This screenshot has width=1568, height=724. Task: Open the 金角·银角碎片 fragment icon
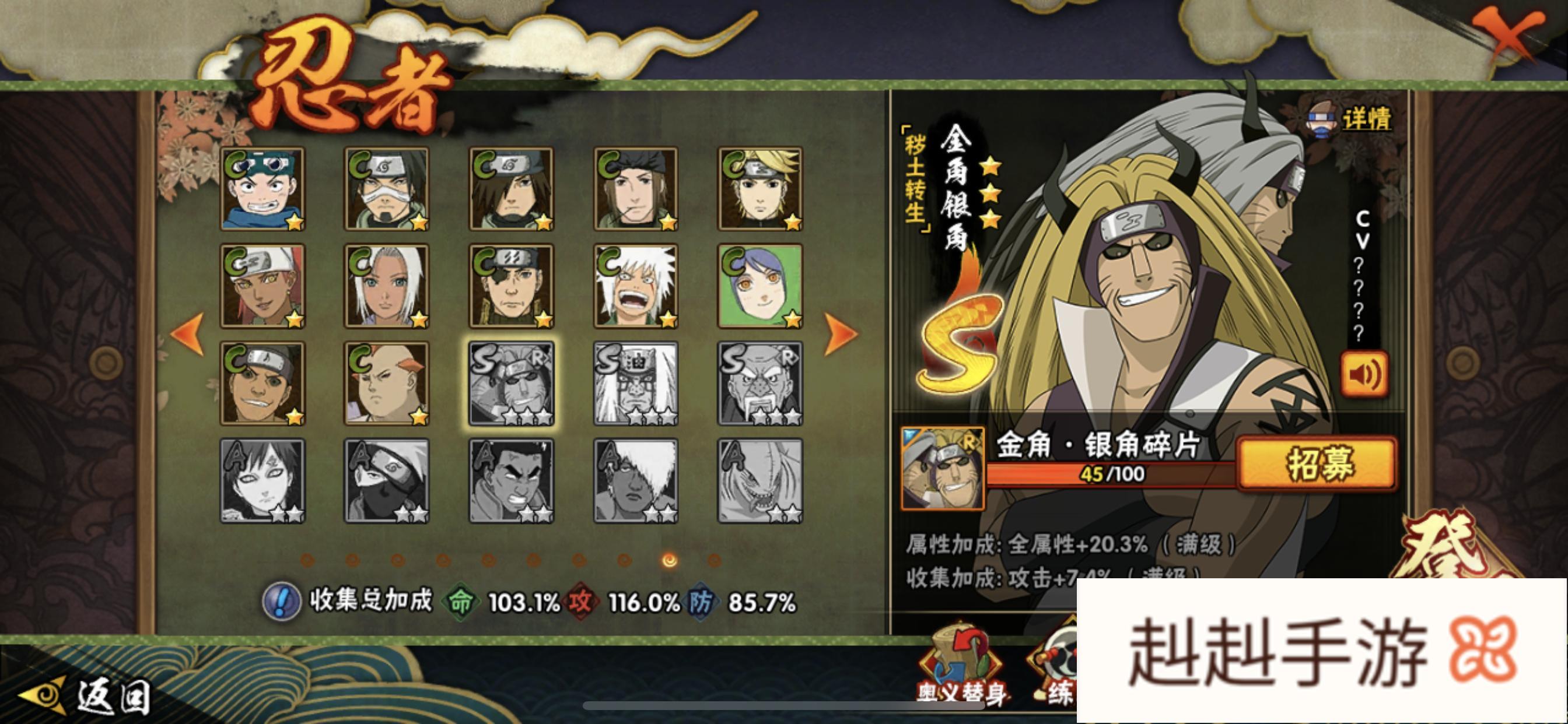[942, 469]
